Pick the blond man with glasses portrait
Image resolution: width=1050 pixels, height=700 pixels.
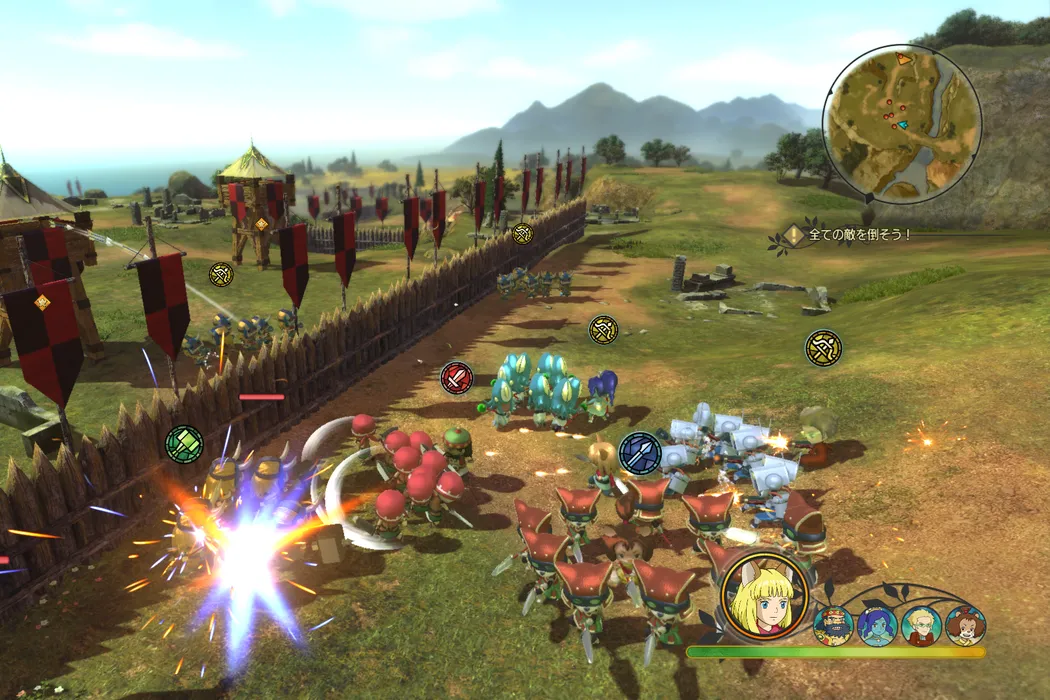point(921,625)
